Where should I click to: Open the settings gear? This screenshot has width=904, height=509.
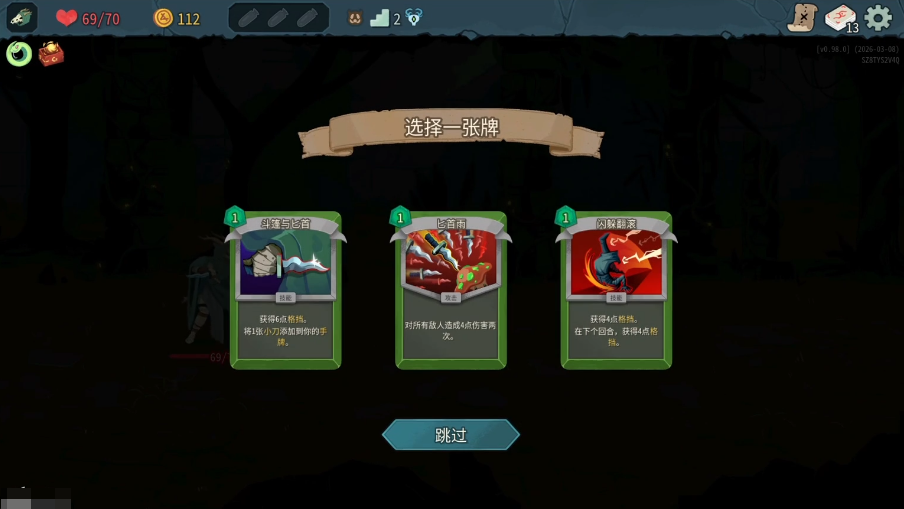tap(878, 18)
